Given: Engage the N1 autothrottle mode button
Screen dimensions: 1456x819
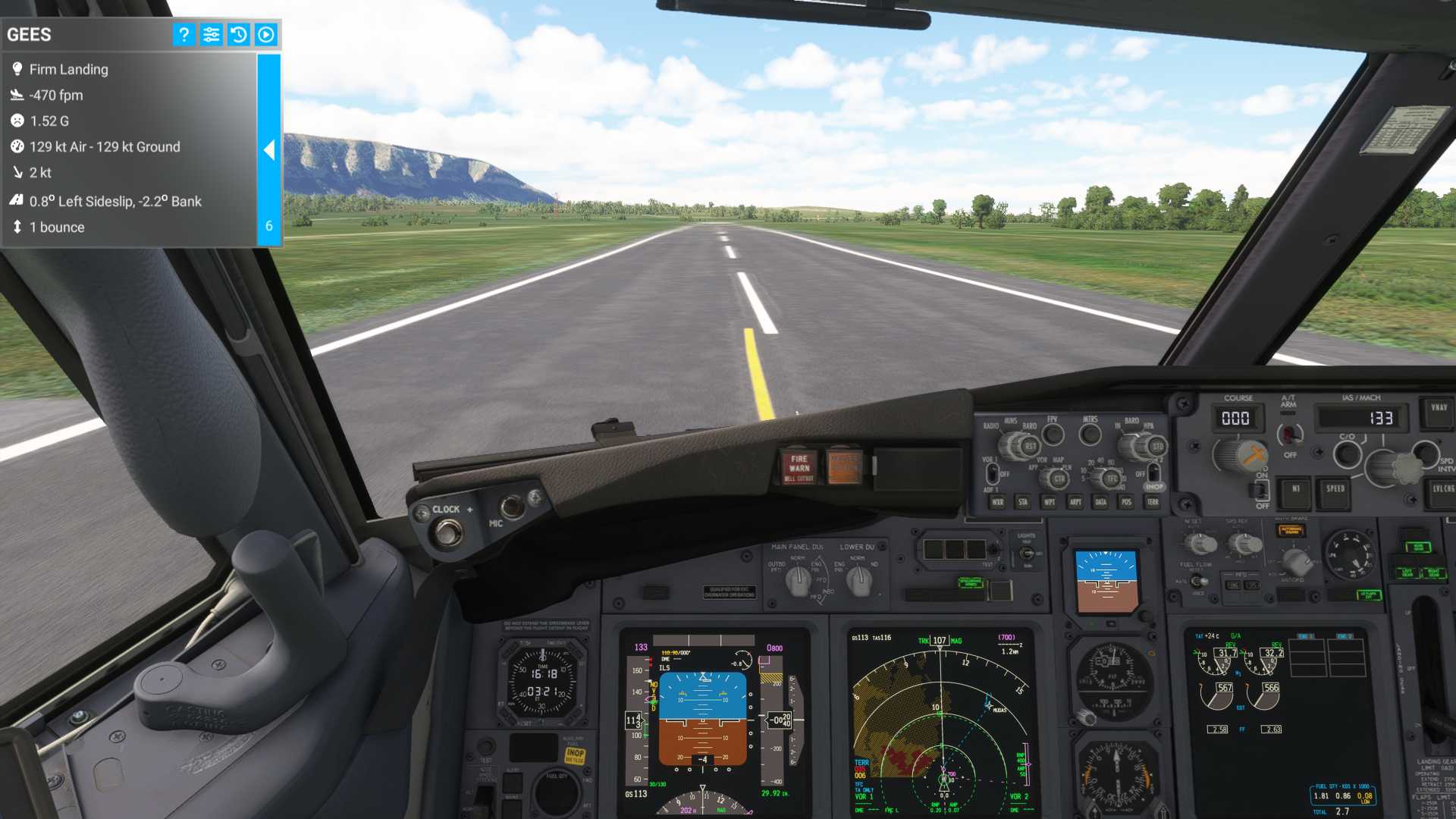Looking at the screenshot, I should tap(1295, 490).
